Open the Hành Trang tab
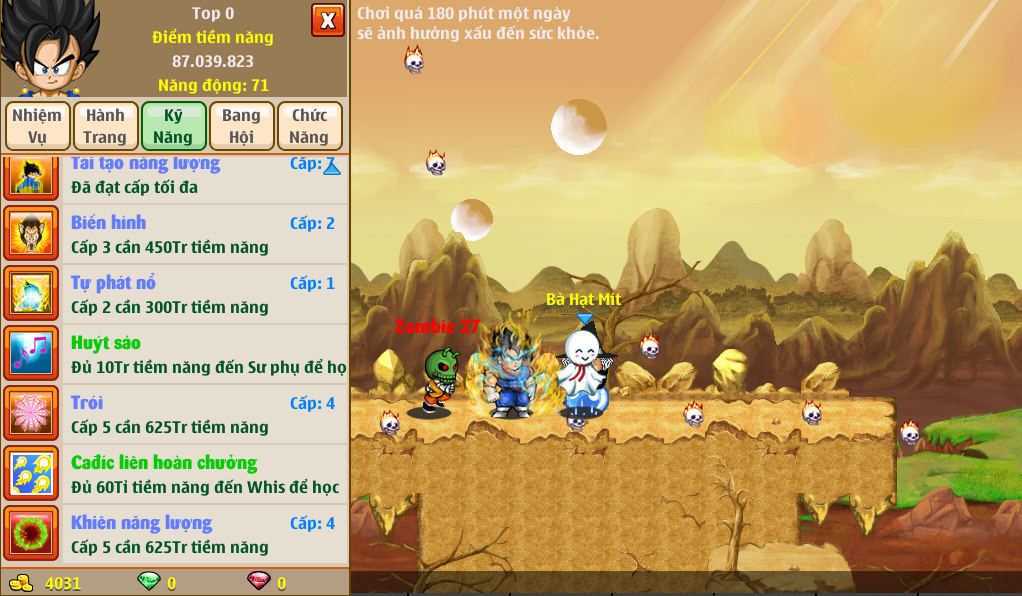 (x=105, y=126)
